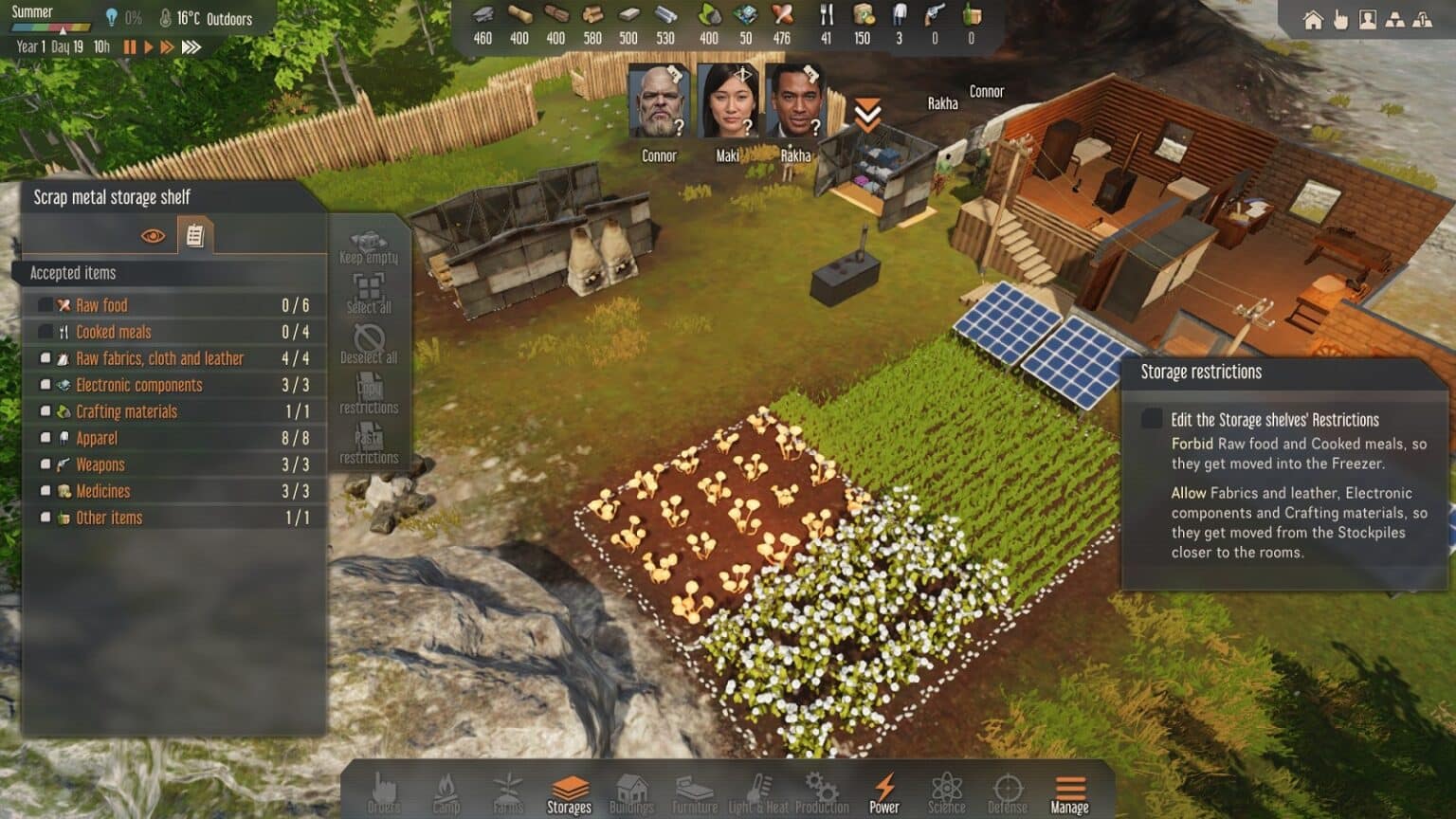This screenshot has height=819, width=1456.
Task: Toggle the Weapons item category
Action: 45,464
